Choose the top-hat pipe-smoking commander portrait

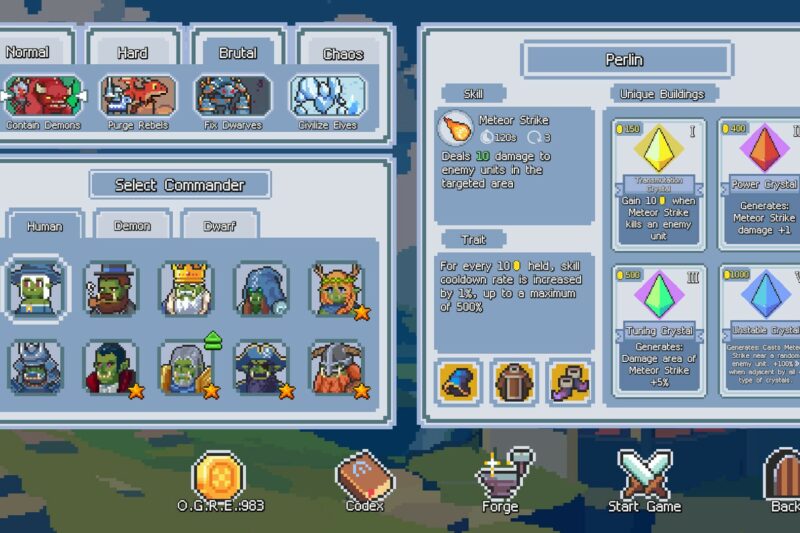pyautogui.click(x=111, y=289)
